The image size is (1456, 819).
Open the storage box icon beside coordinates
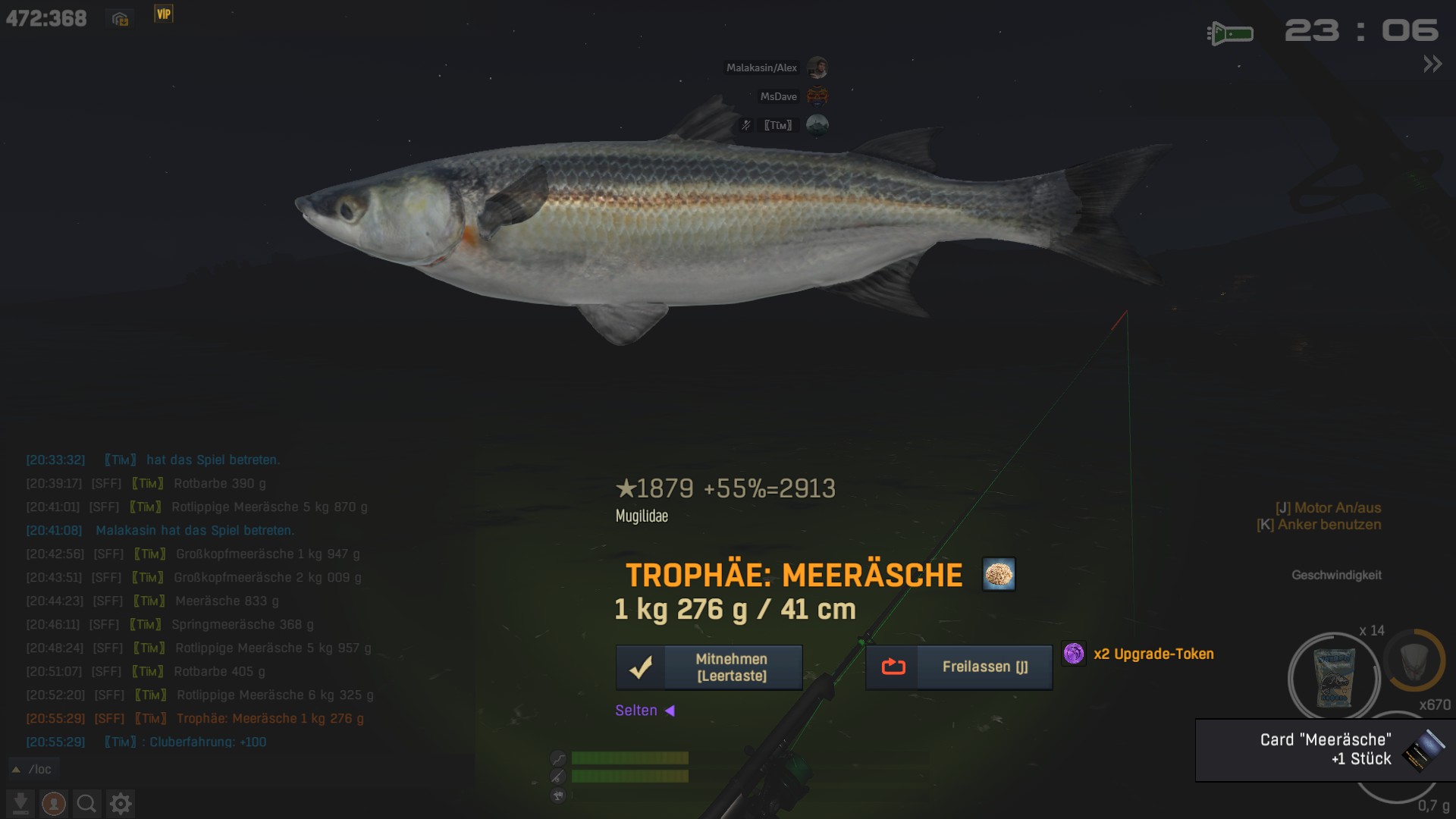pos(120,19)
